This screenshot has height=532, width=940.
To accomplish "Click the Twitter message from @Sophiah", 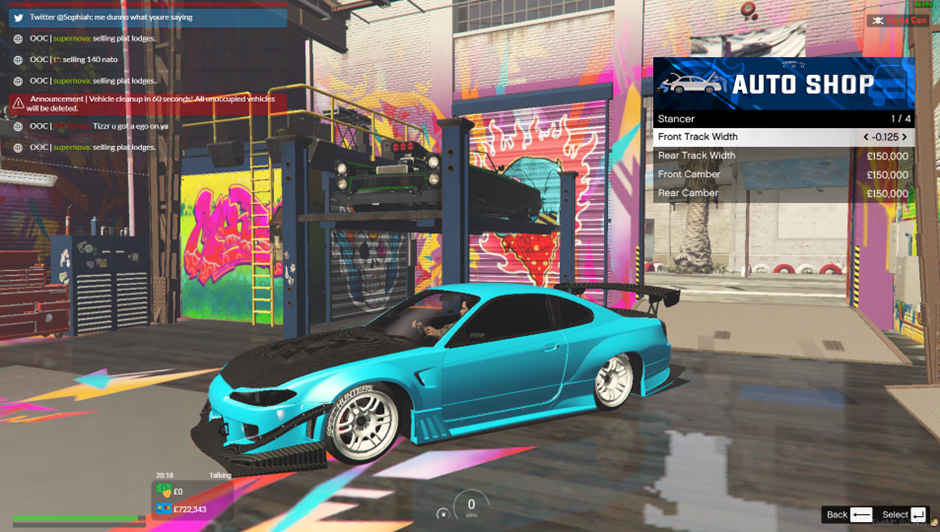I will click(x=148, y=17).
